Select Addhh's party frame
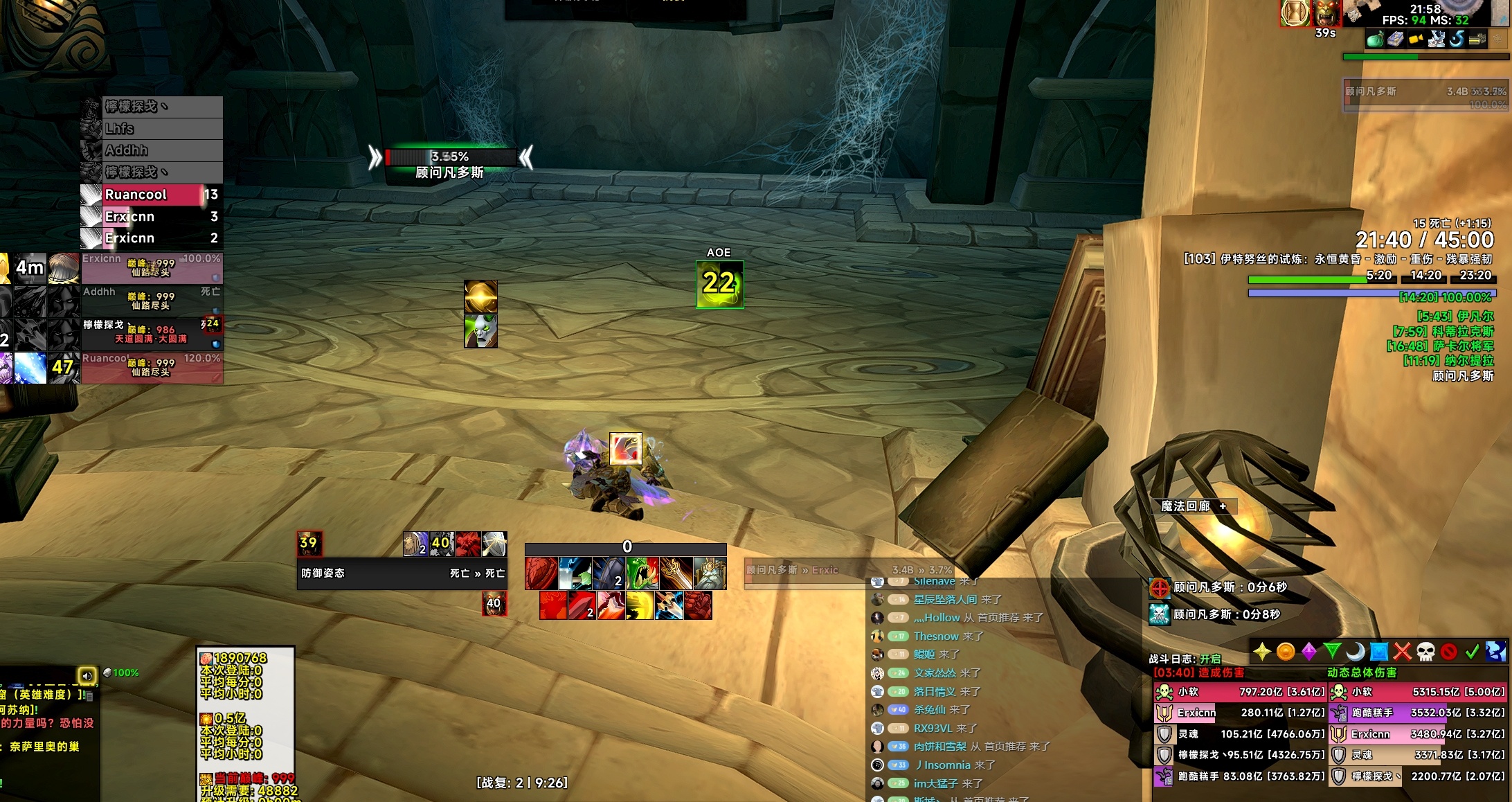The width and height of the screenshot is (1512, 802). [151, 300]
